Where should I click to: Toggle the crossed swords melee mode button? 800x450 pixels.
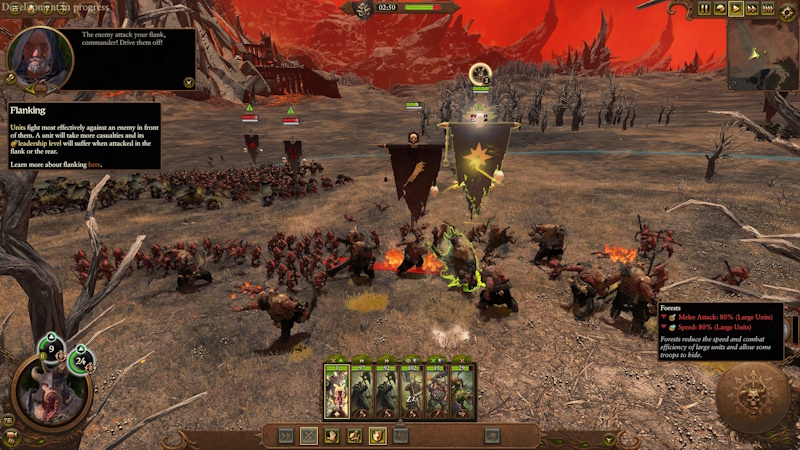[309, 435]
